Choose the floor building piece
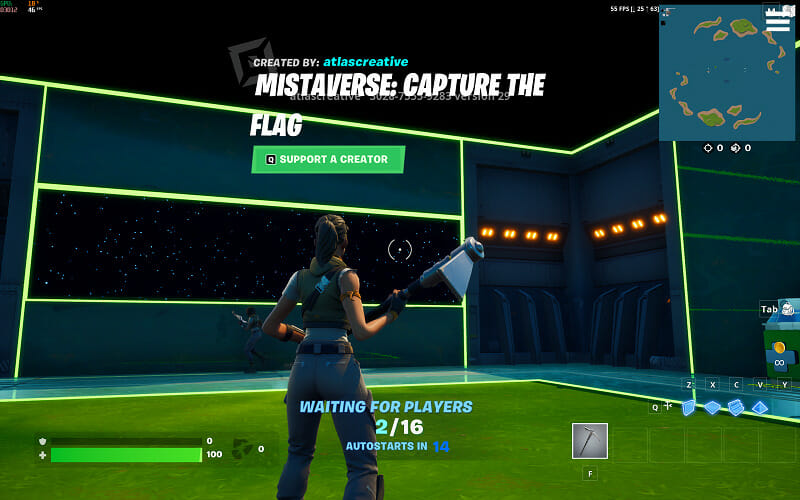The image size is (800, 500). pos(712,407)
